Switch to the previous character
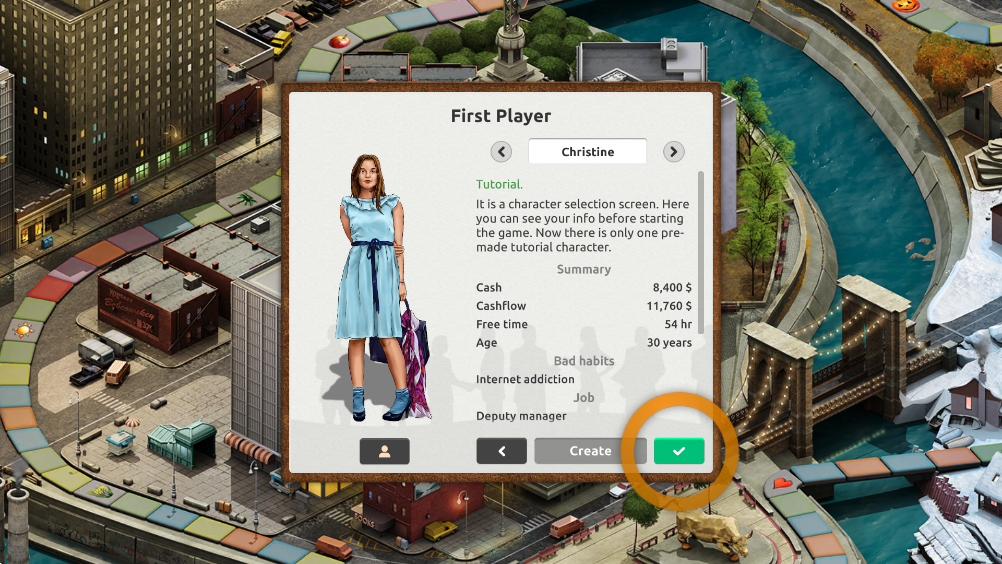1002x564 pixels. point(501,152)
